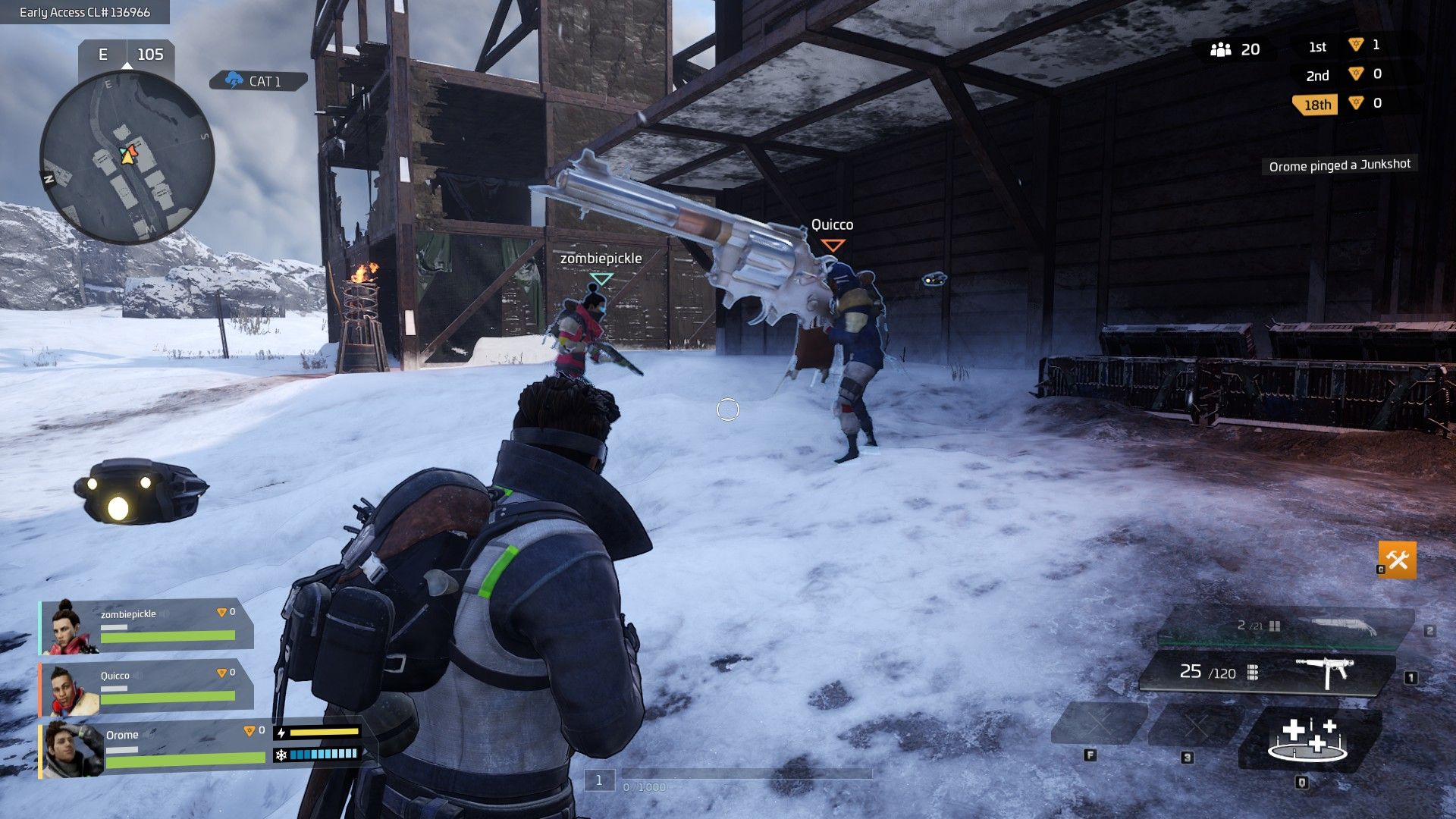This screenshot has width=1456, height=819.
Task: Open the orange crafting tools icon
Action: pyautogui.click(x=1397, y=560)
